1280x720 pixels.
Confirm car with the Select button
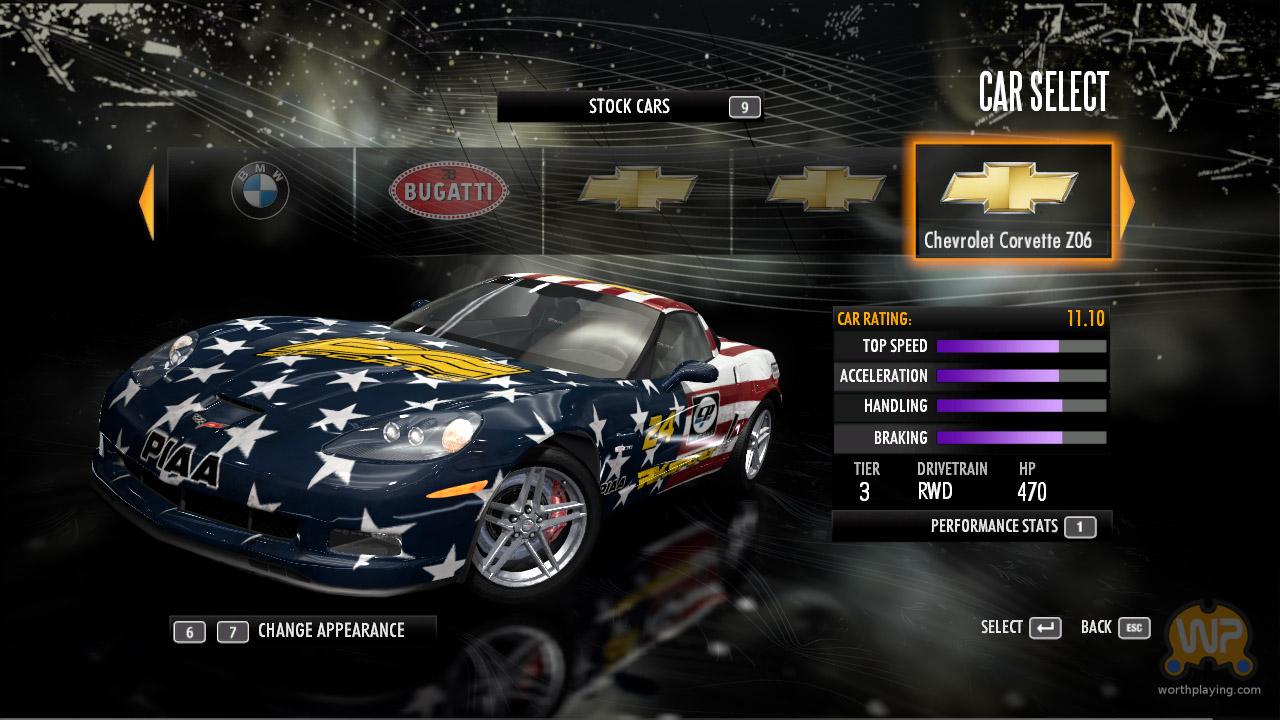(1021, 627)
